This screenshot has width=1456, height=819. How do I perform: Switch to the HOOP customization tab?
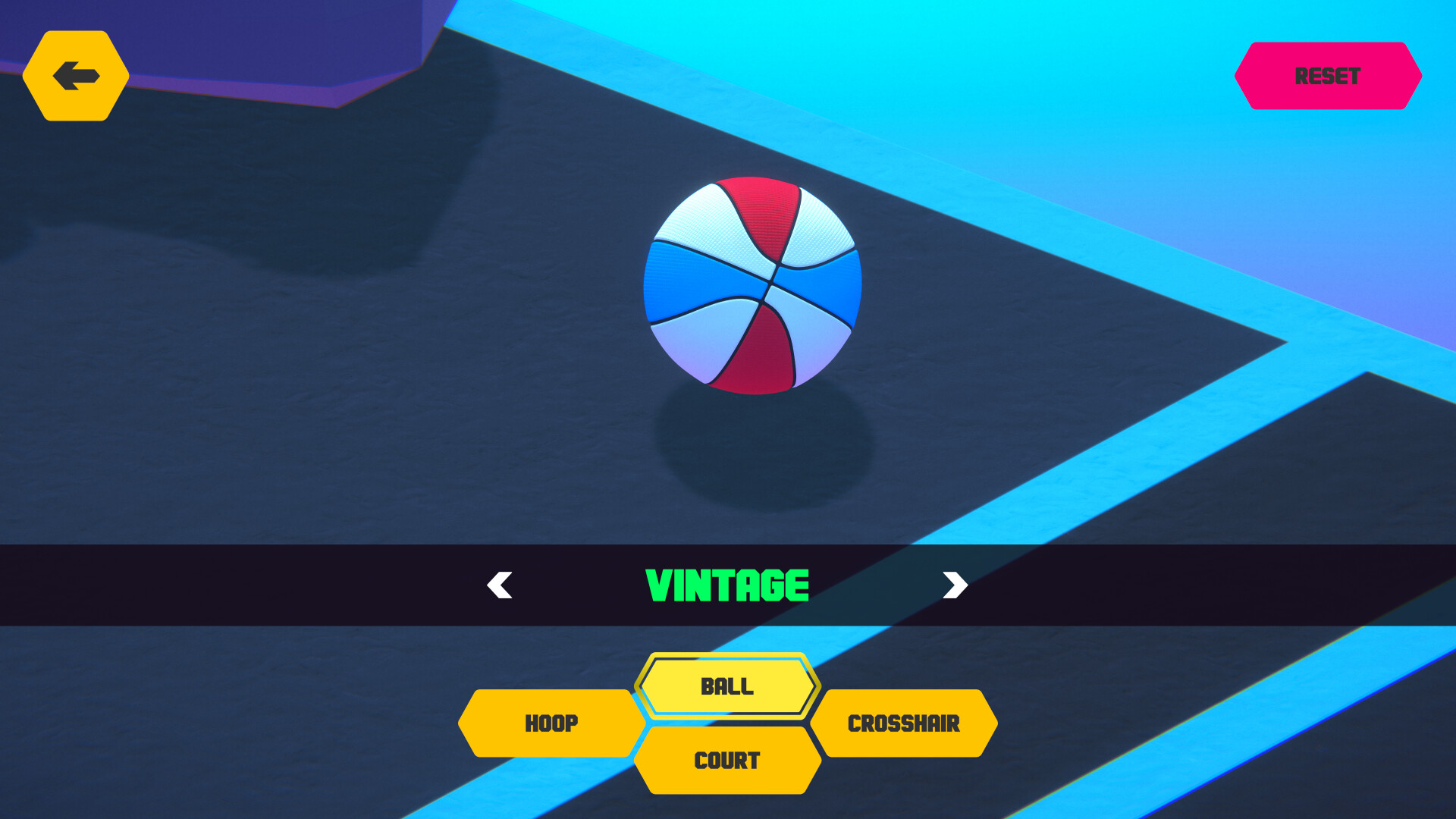(x=551, y=723)
